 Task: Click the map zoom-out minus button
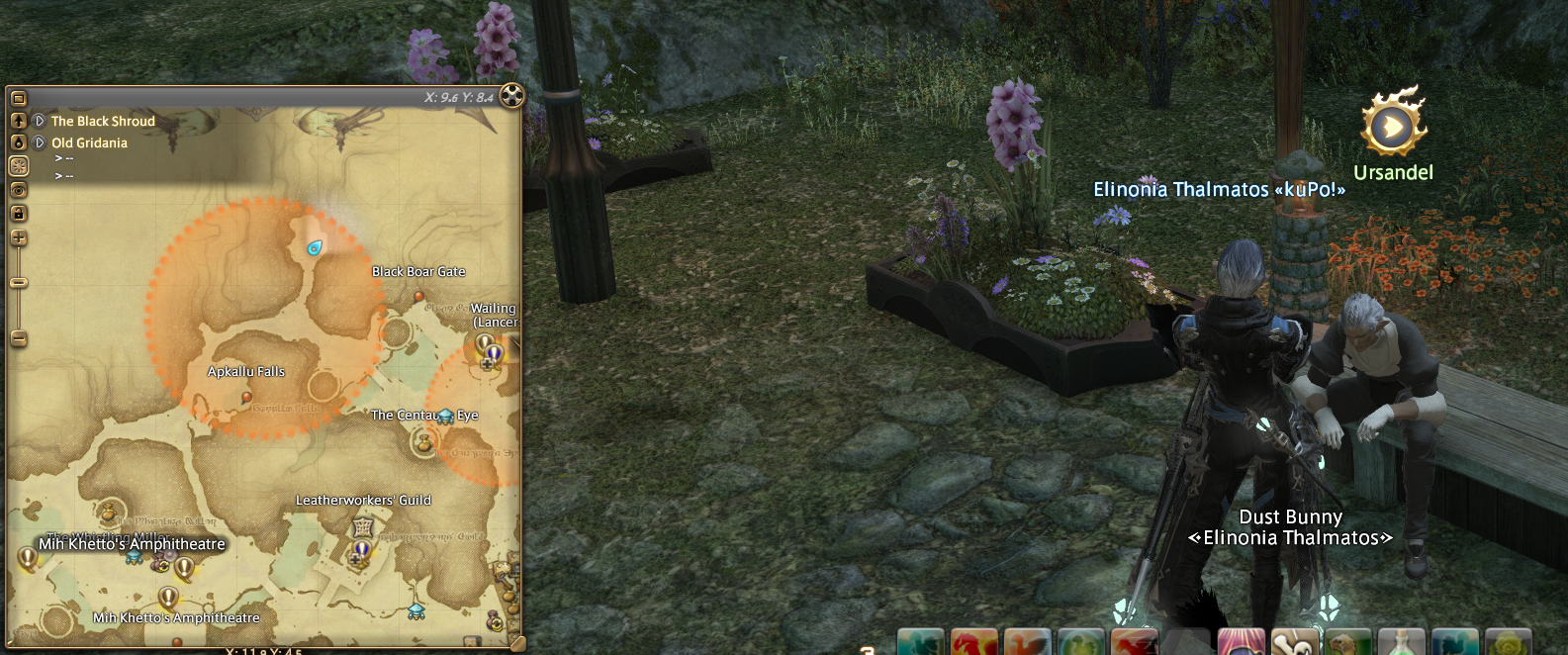pyautogui.click(x=18, y=339)
